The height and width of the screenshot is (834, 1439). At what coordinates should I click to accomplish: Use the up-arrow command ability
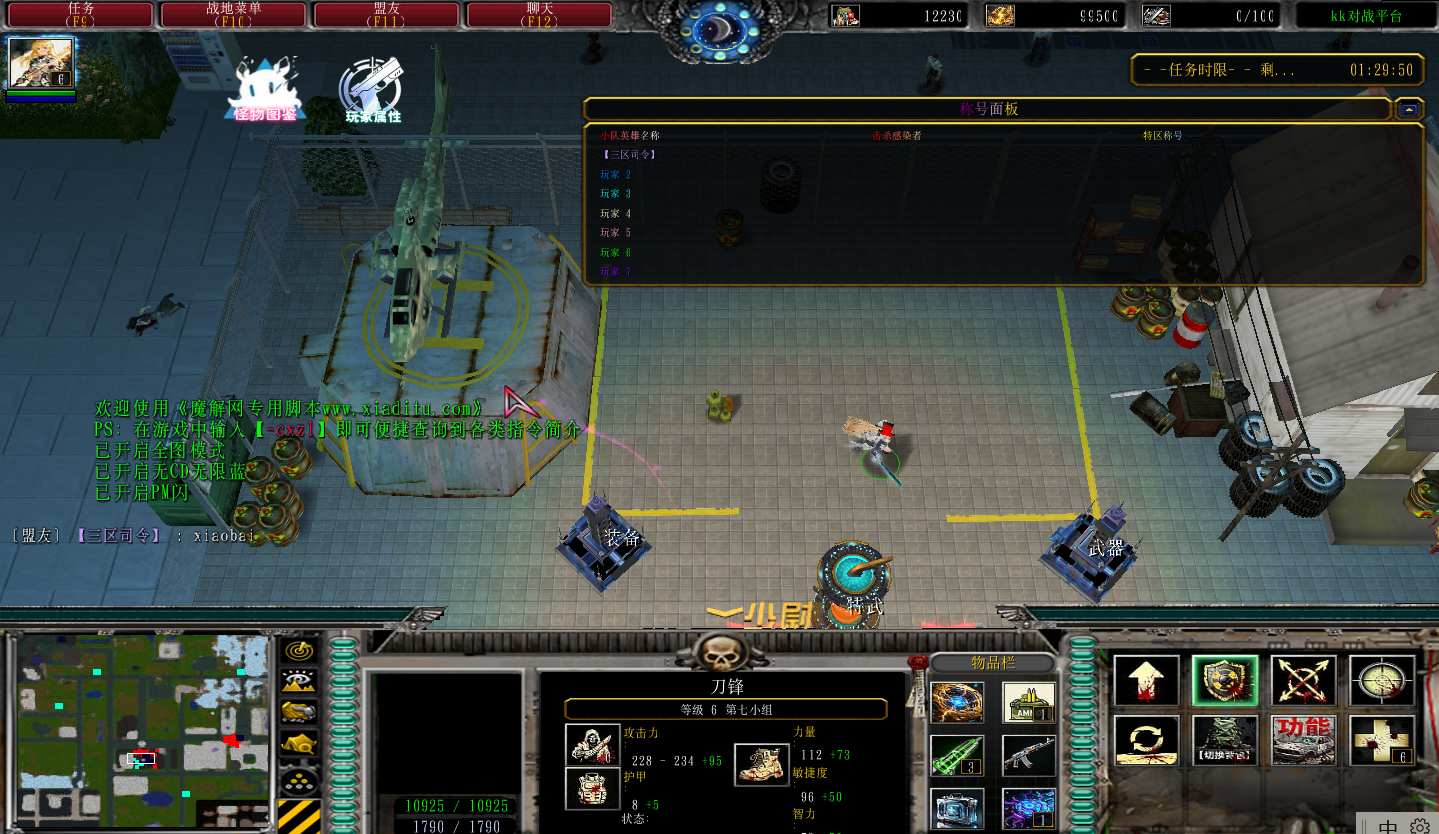click(x=1146, y=680)
